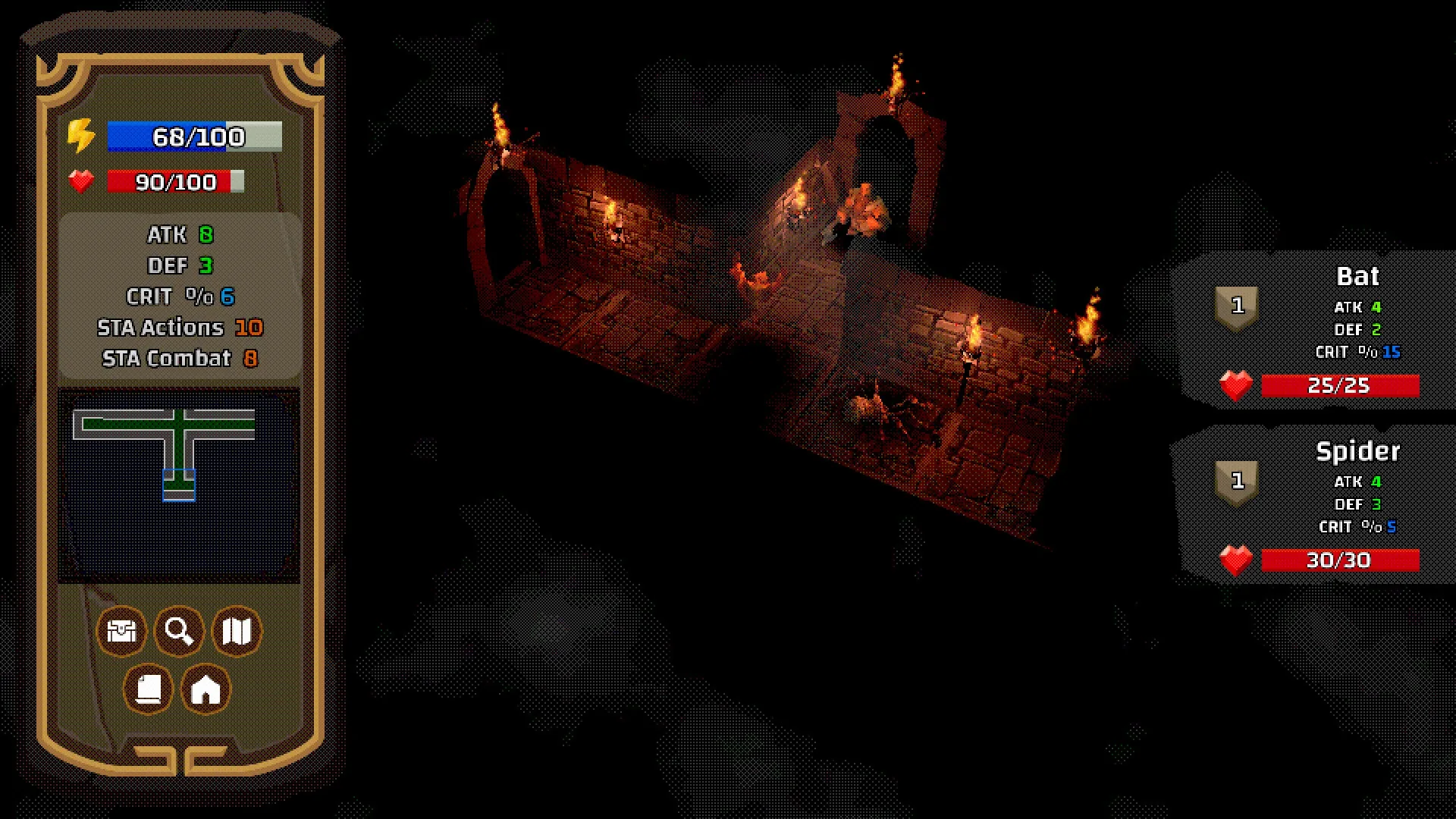The image size is (1456, 819).
Task: Open the quest log scroll icon
Action: coord(149,689)
